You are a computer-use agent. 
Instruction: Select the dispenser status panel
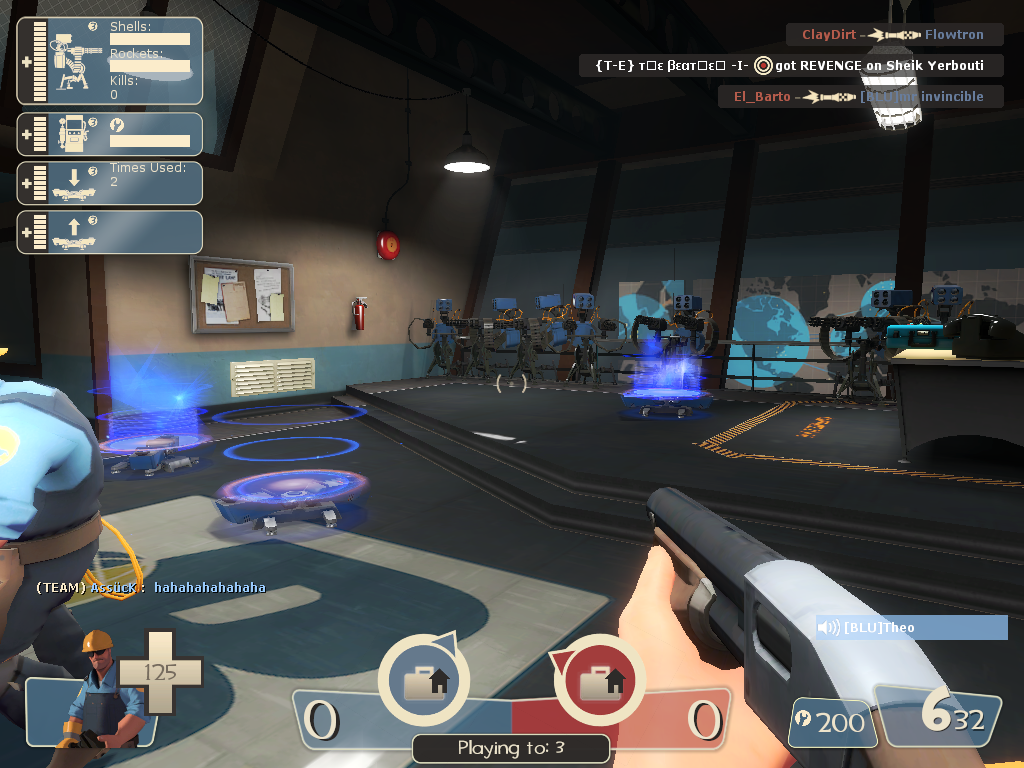click(x=110, y=134)
